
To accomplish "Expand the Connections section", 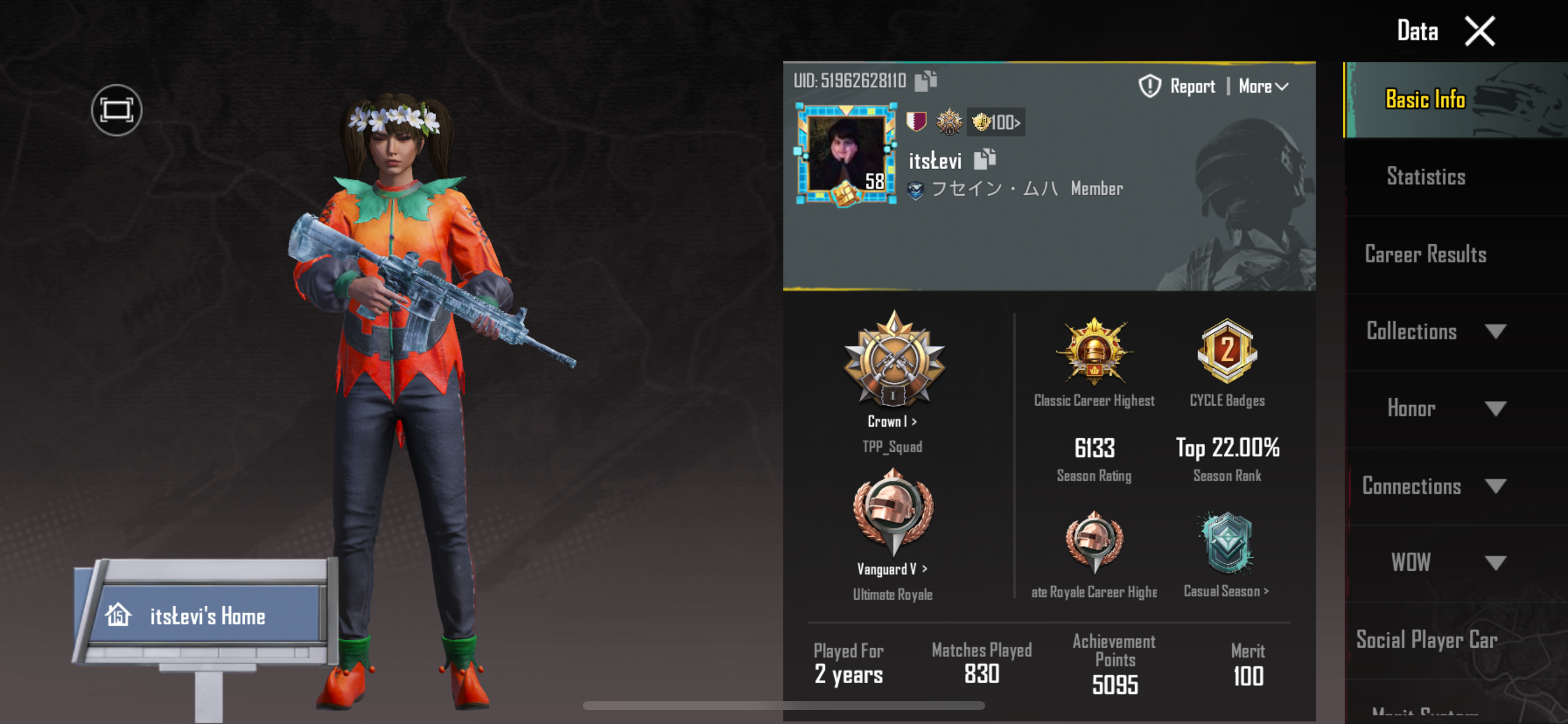I will (1434, 486).
